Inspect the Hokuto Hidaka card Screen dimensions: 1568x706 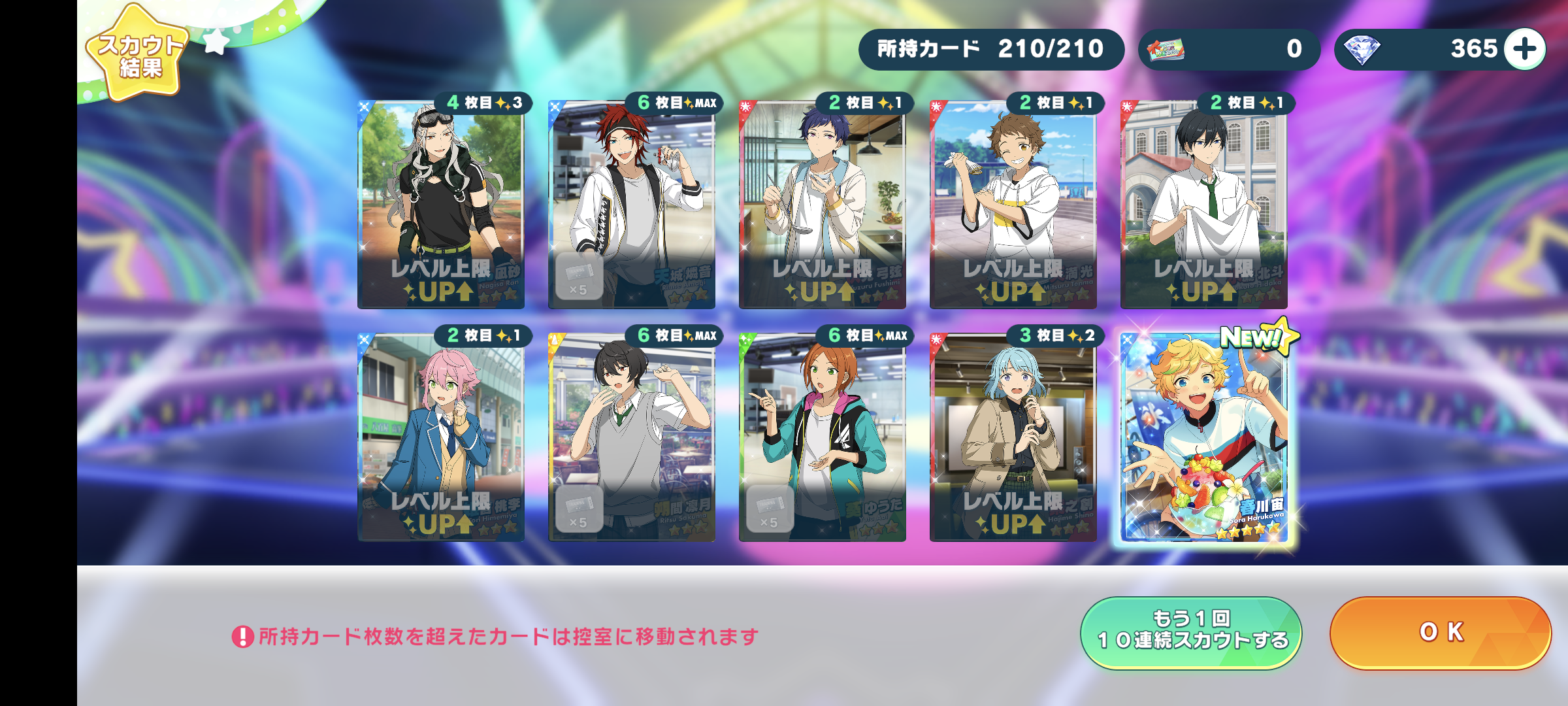1203,205
